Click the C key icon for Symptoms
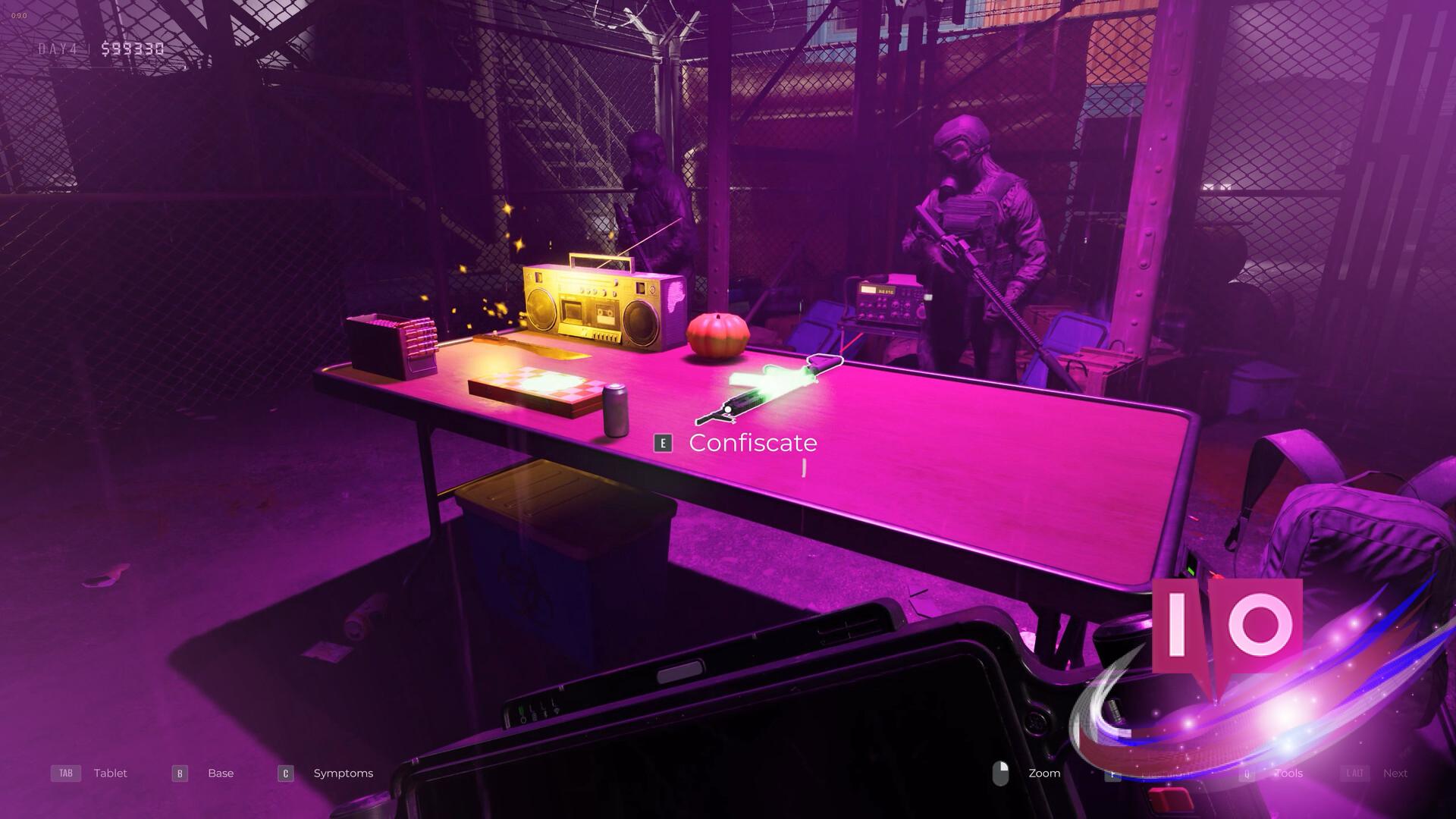 [285, 773]
